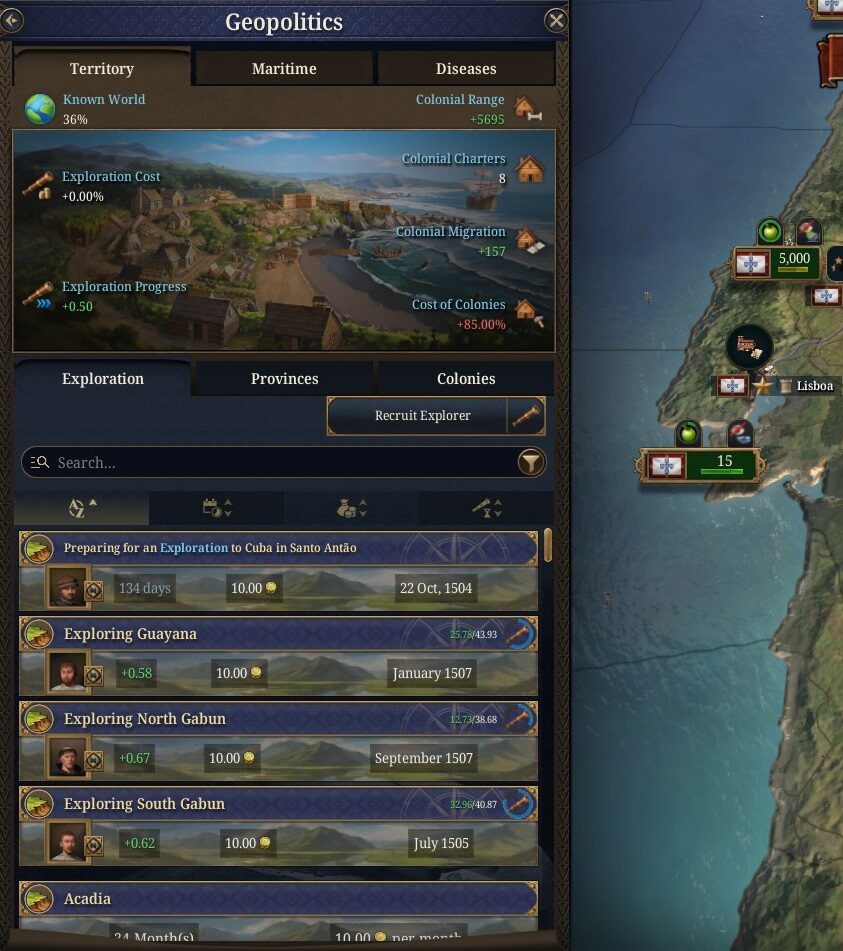The image size is (843, 951).
Task: Go back with the top-left arrow
Action: coord(11,21)
